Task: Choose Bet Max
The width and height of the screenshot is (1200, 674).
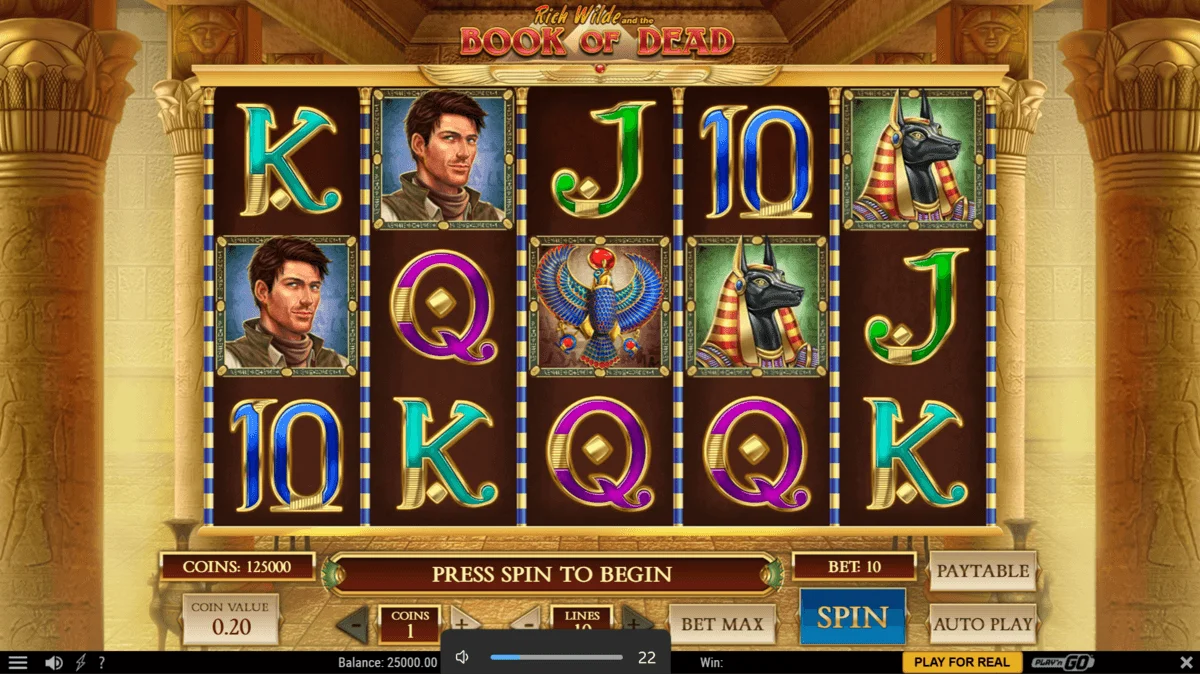Action: 721,623
